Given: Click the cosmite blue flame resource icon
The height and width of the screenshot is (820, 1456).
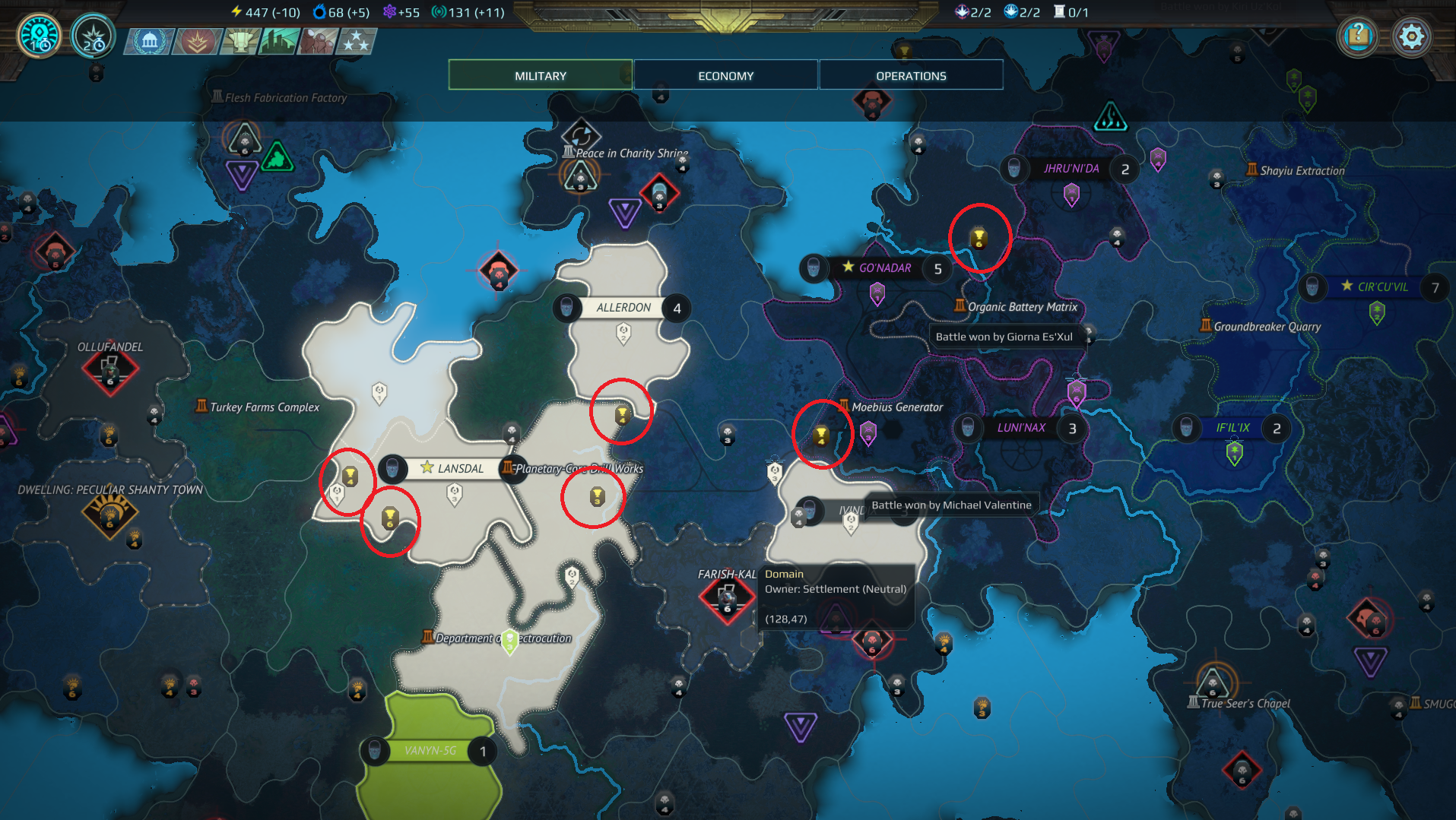Looking at the screenshot, I should (319, 11).
